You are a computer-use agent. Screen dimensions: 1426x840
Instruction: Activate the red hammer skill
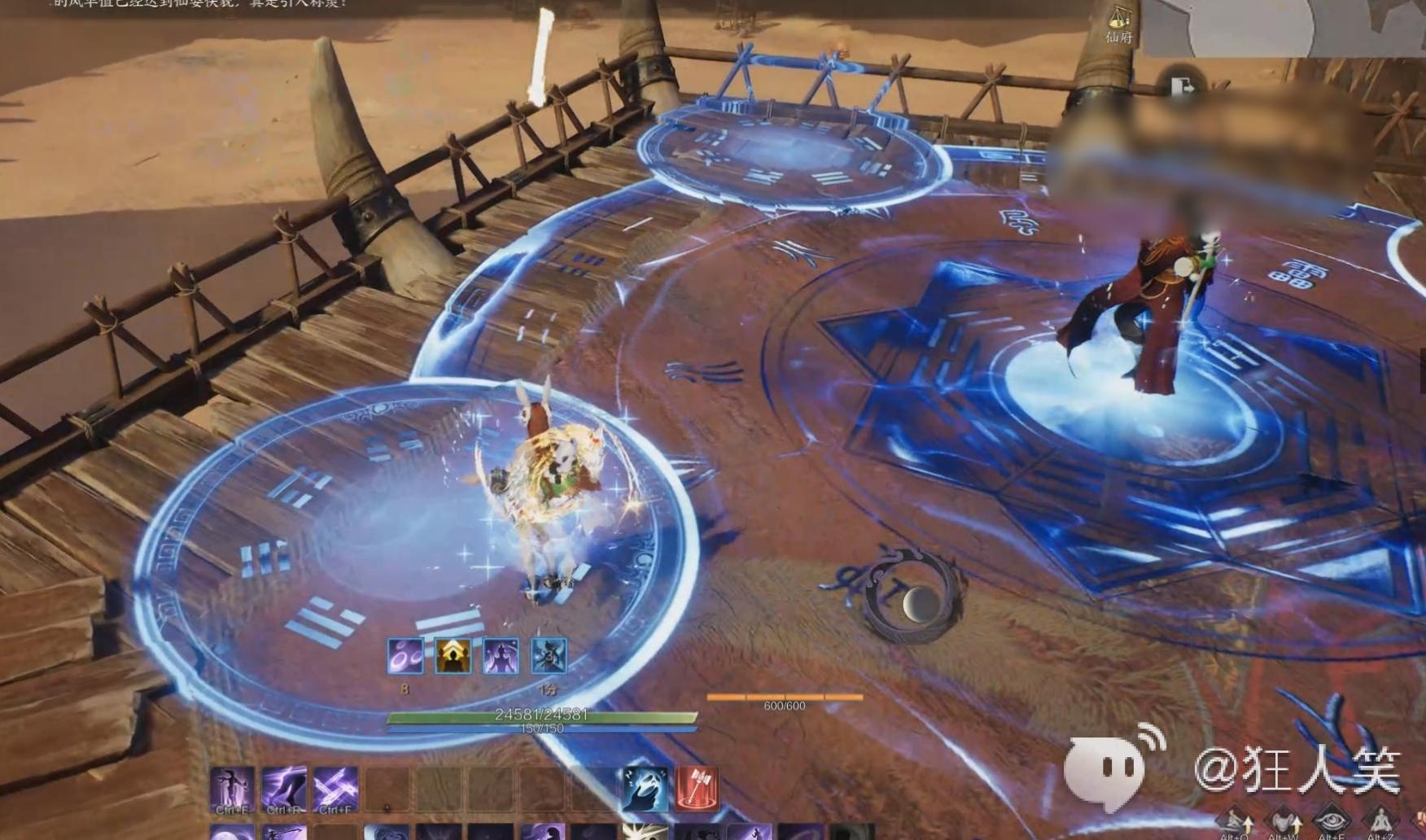697,788
